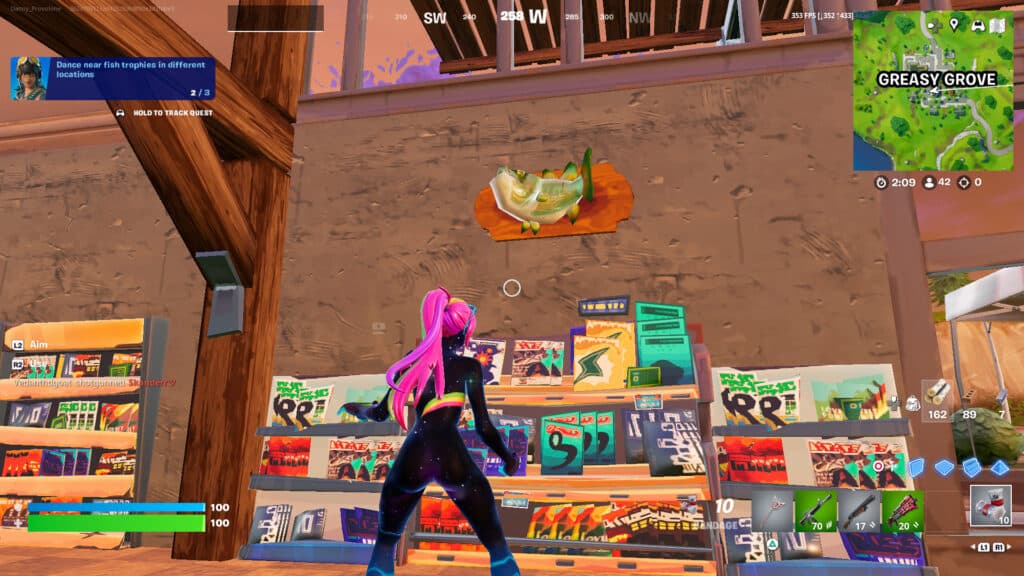Choose the wall building piece

915,467
